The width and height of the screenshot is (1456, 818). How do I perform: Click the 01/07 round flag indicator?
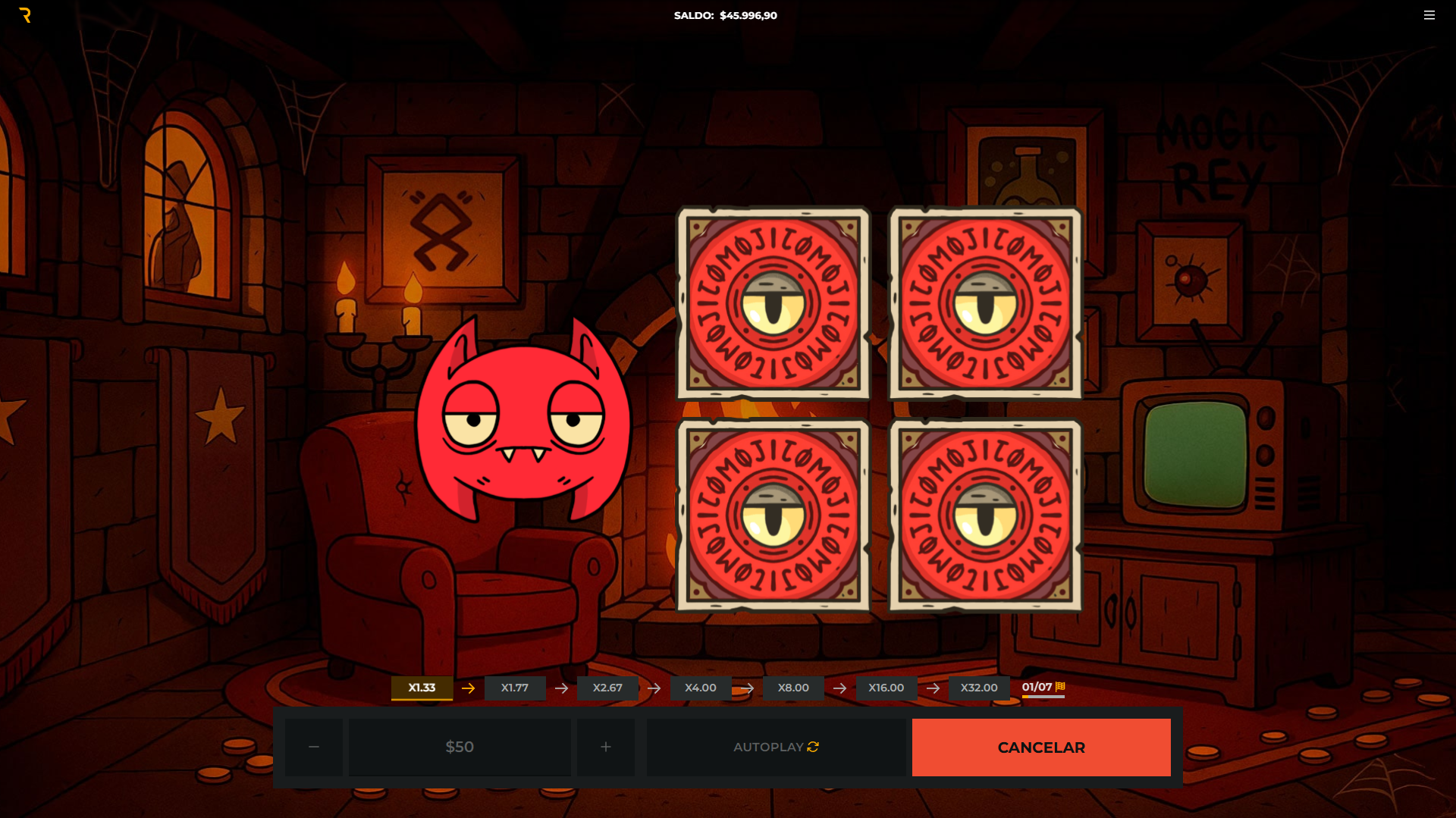[x=1043, y=687]
